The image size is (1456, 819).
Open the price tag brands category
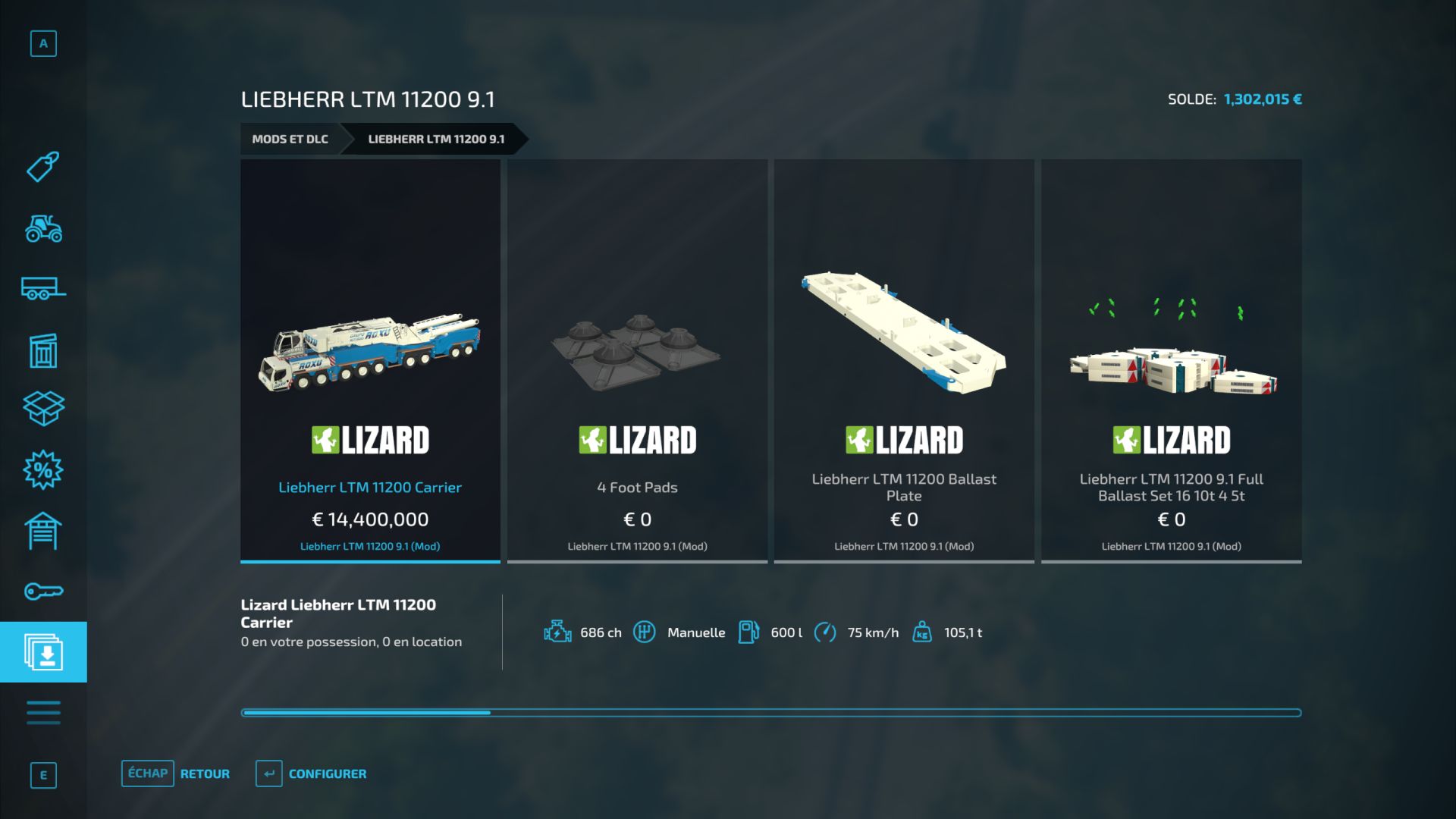(43, 167)
